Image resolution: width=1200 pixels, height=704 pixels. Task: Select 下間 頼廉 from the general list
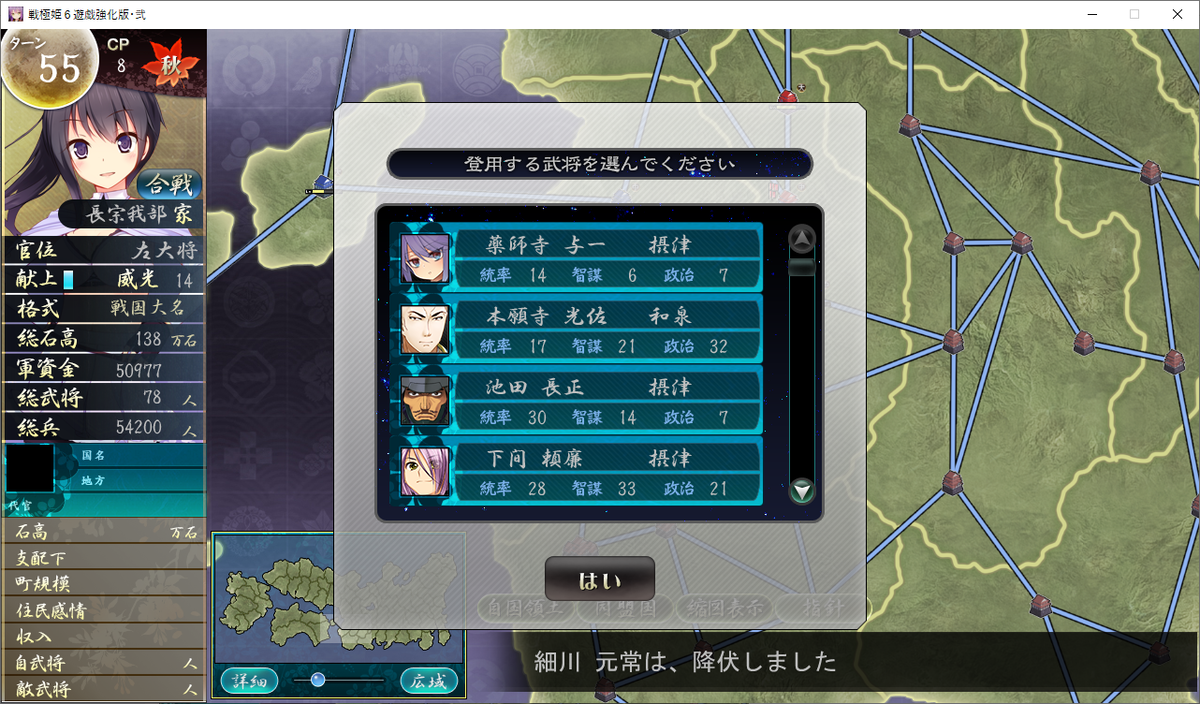[580, 471]
